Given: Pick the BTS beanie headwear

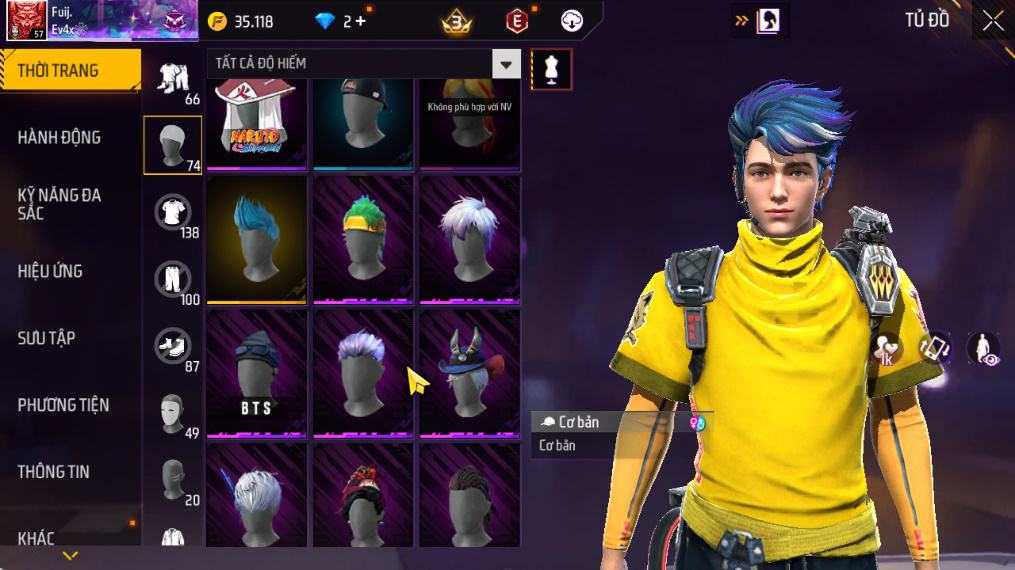Looking at the screenshot, I should (256, 373).
